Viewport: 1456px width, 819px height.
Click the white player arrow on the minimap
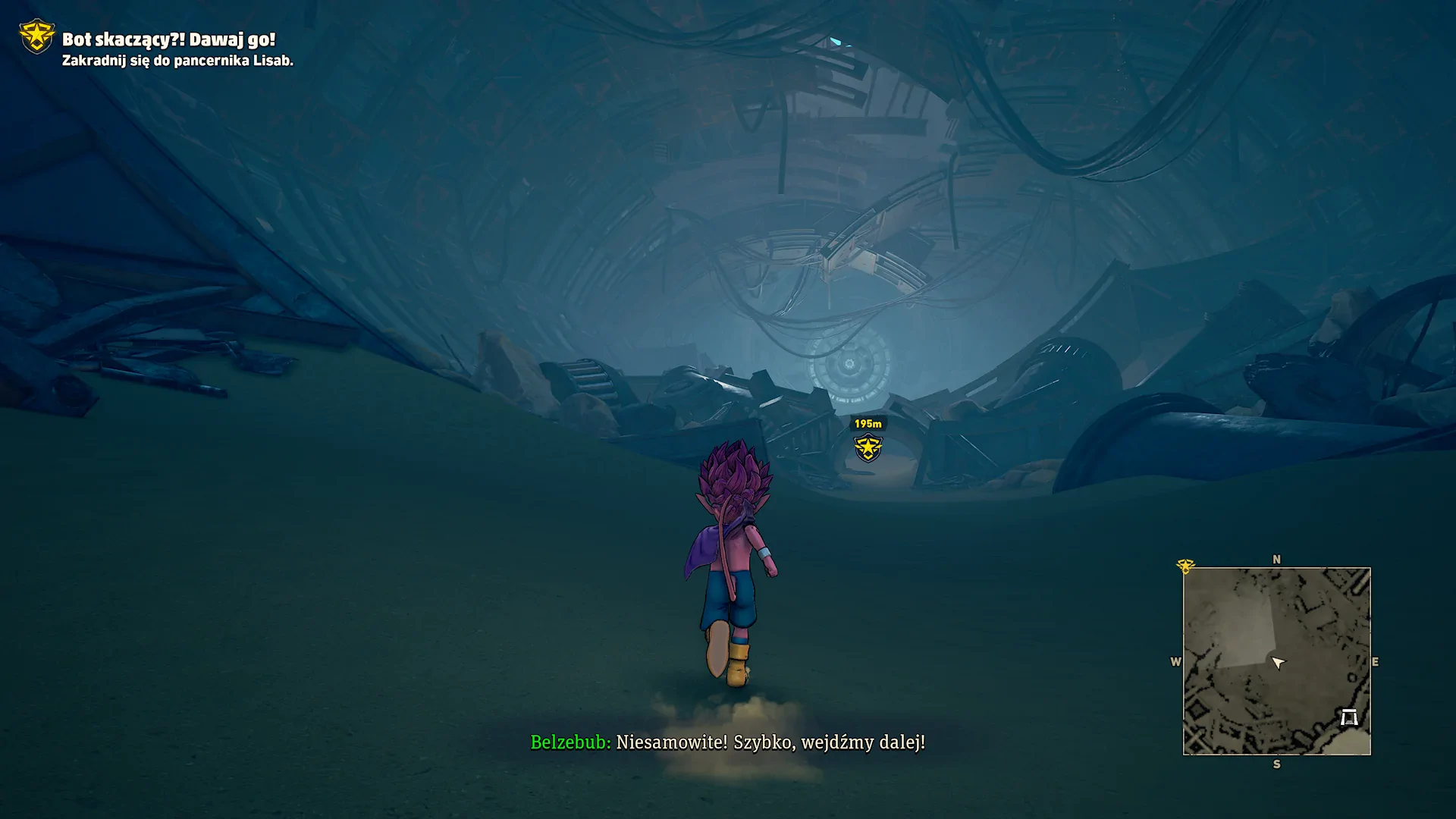click(x=1278, y=663)
